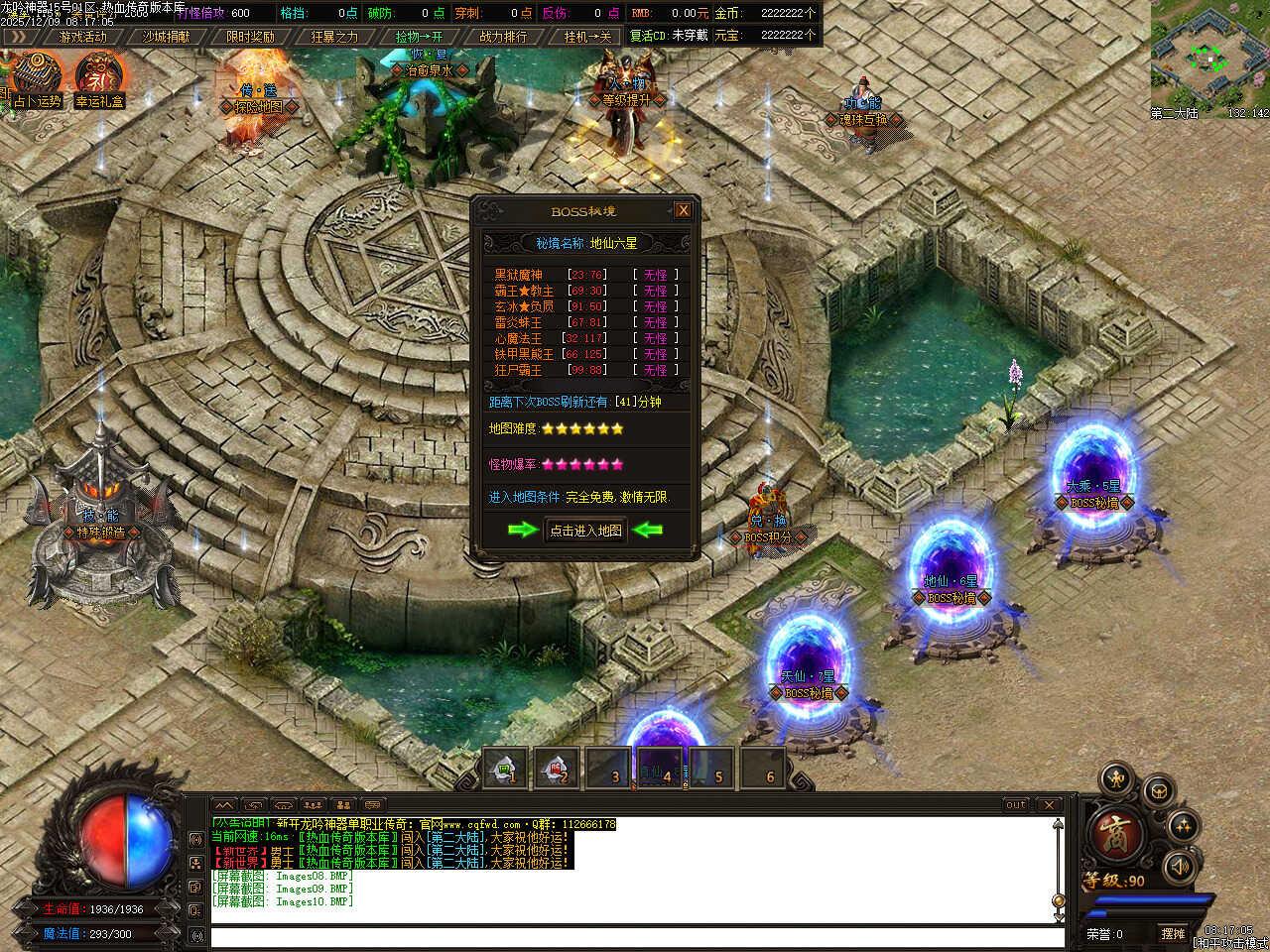Close the chat panel with its X button
This screenshot has height=952, width=1270.
coord(1049,804)
